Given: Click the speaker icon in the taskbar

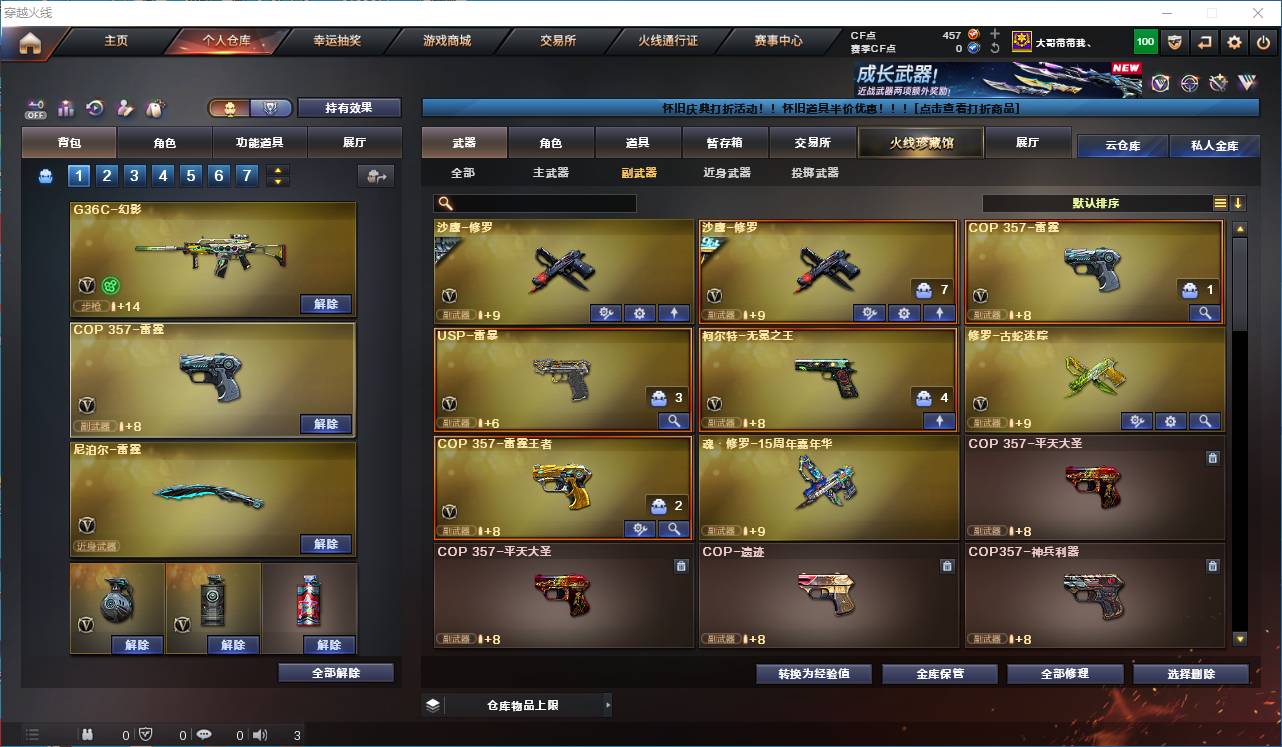Looking at the screenshot, I should (x=260, y=734).
